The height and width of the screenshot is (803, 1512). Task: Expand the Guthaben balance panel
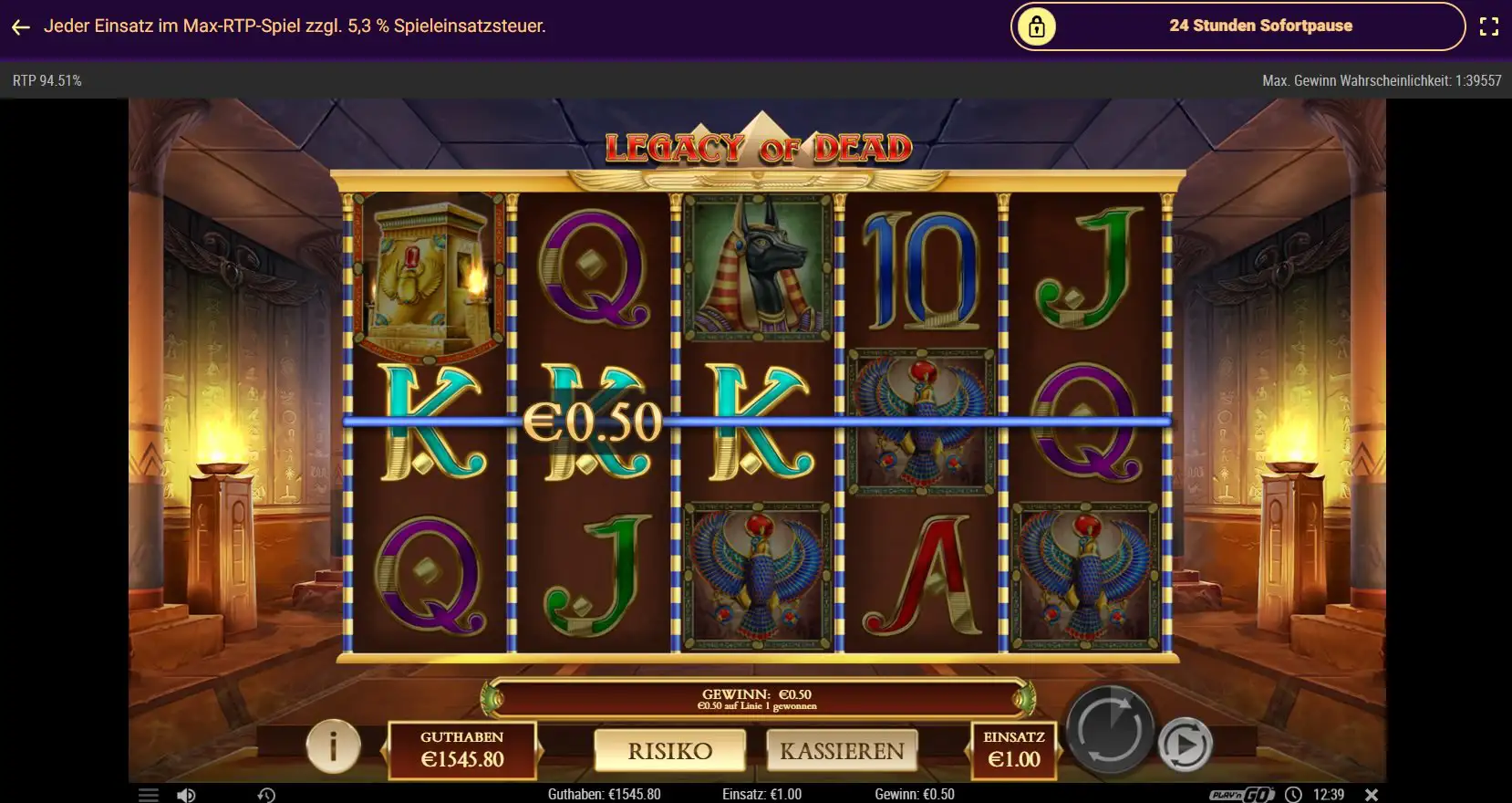464,750
